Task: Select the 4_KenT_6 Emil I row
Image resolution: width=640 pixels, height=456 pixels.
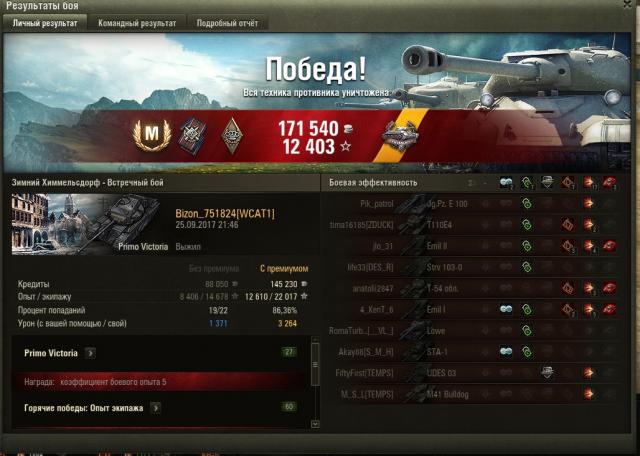Action: click(x=470, y=309)
